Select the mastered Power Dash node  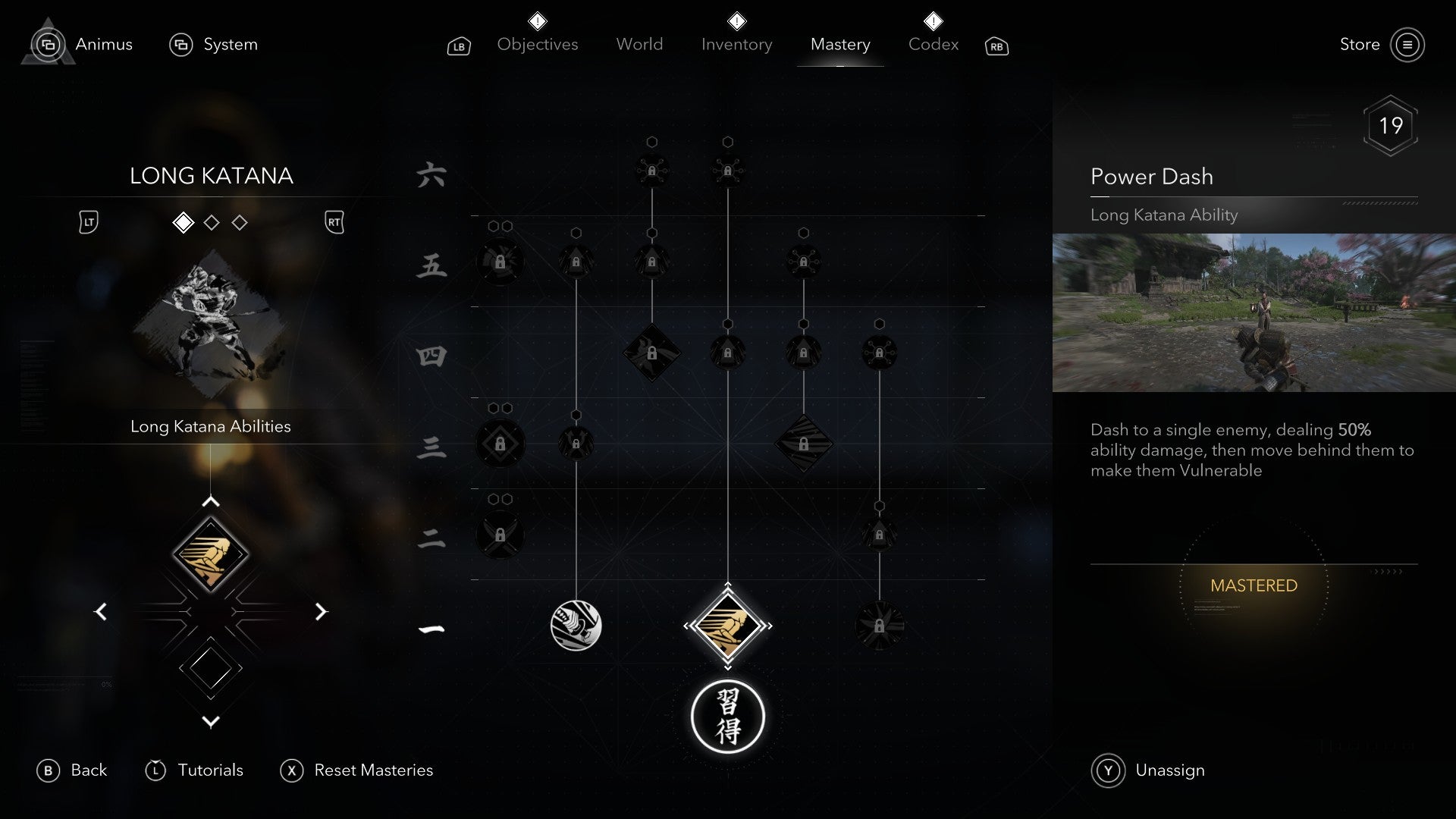coord(728,626)
